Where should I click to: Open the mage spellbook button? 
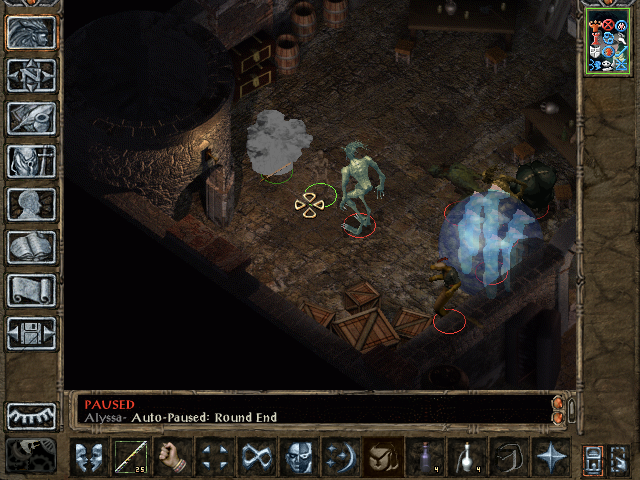click(x=31, y=247)
